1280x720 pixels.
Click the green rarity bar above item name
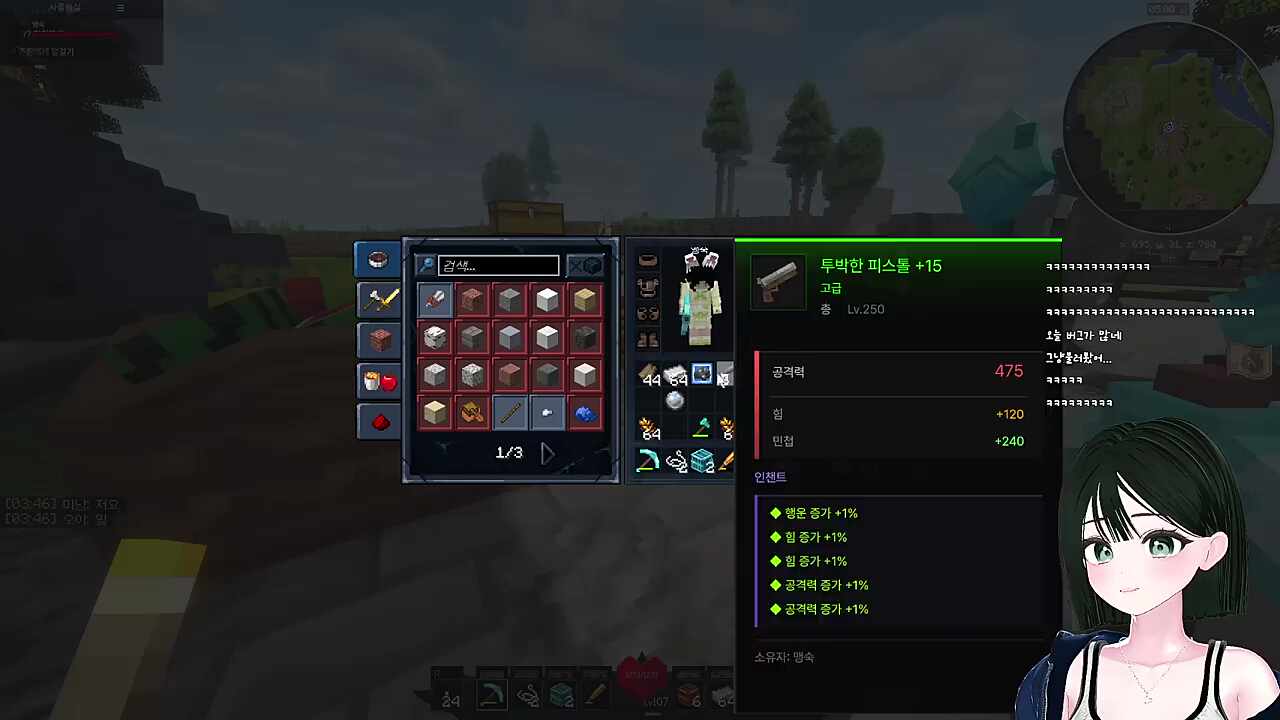click(897, 240)
